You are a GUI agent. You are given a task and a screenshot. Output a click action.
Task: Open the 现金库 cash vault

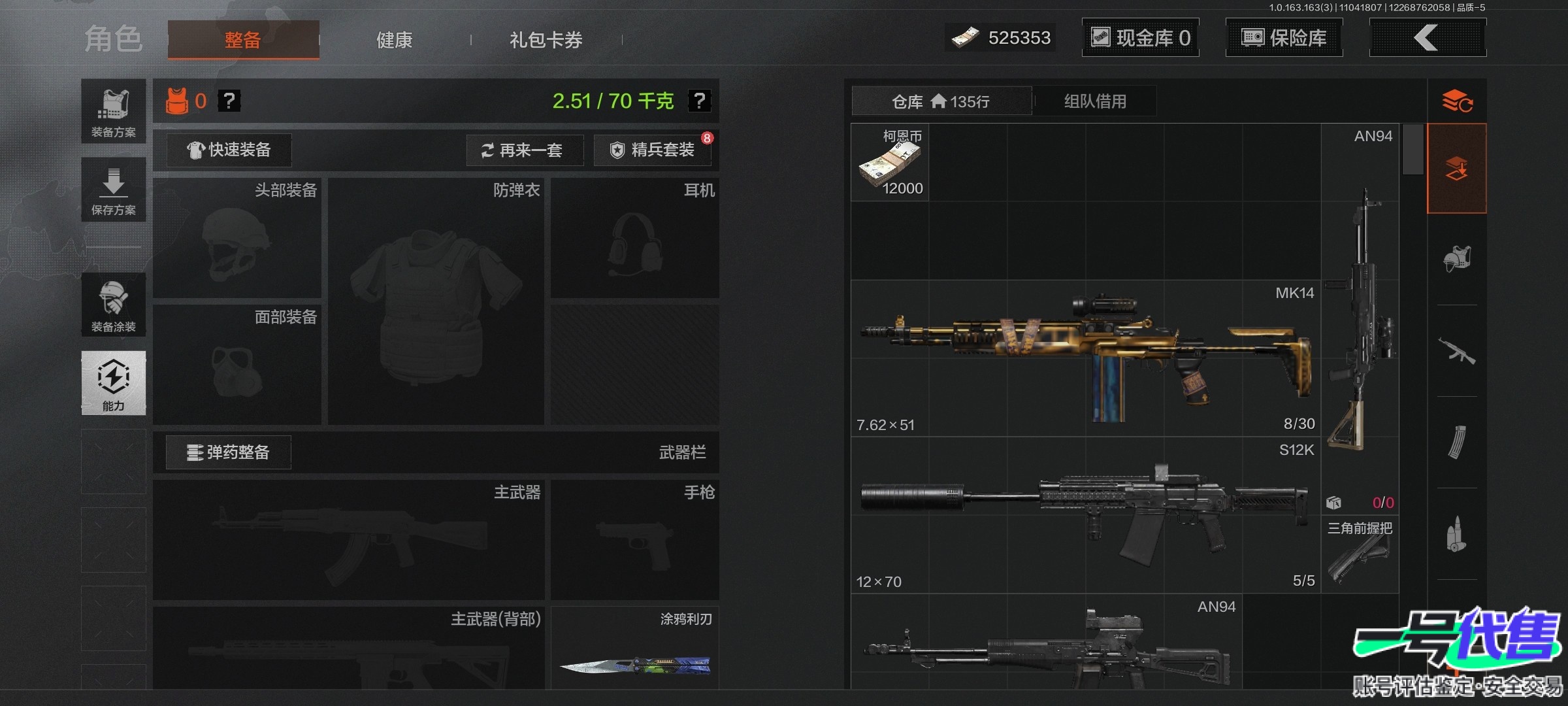[x=1140, y=38]
